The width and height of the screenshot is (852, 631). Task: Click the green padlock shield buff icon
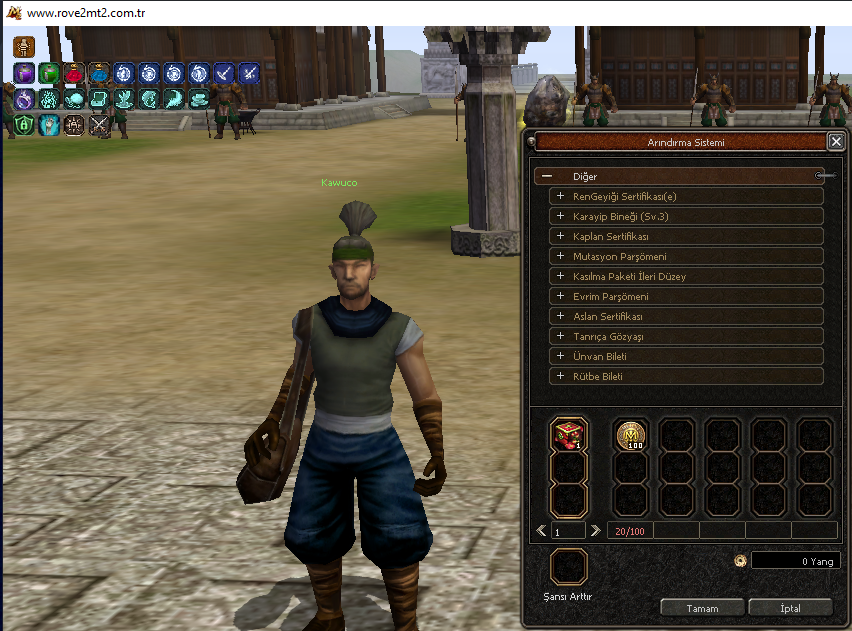pyautogui.click(x=23, y=125)
